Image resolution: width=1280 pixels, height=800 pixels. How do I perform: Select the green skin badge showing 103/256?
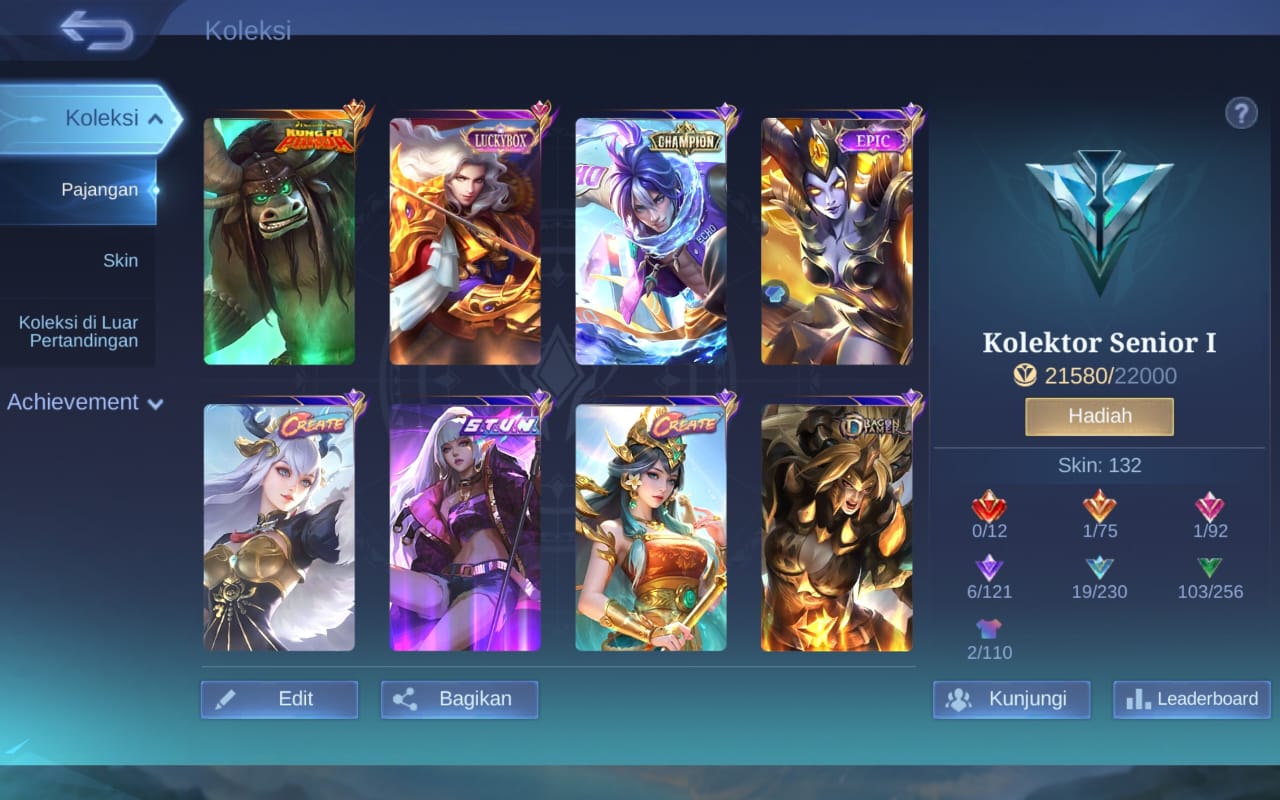pyautogui.click(x=1210, y=570)
